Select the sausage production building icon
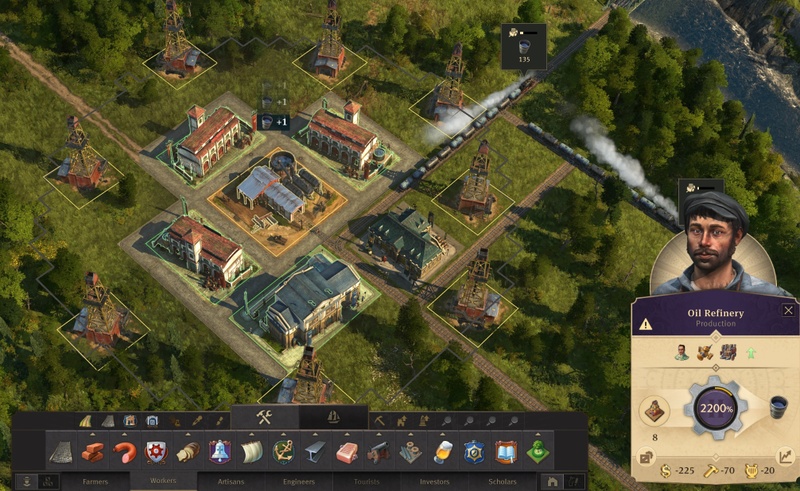This screenshot has height=491, width=800. coord(124,452)
